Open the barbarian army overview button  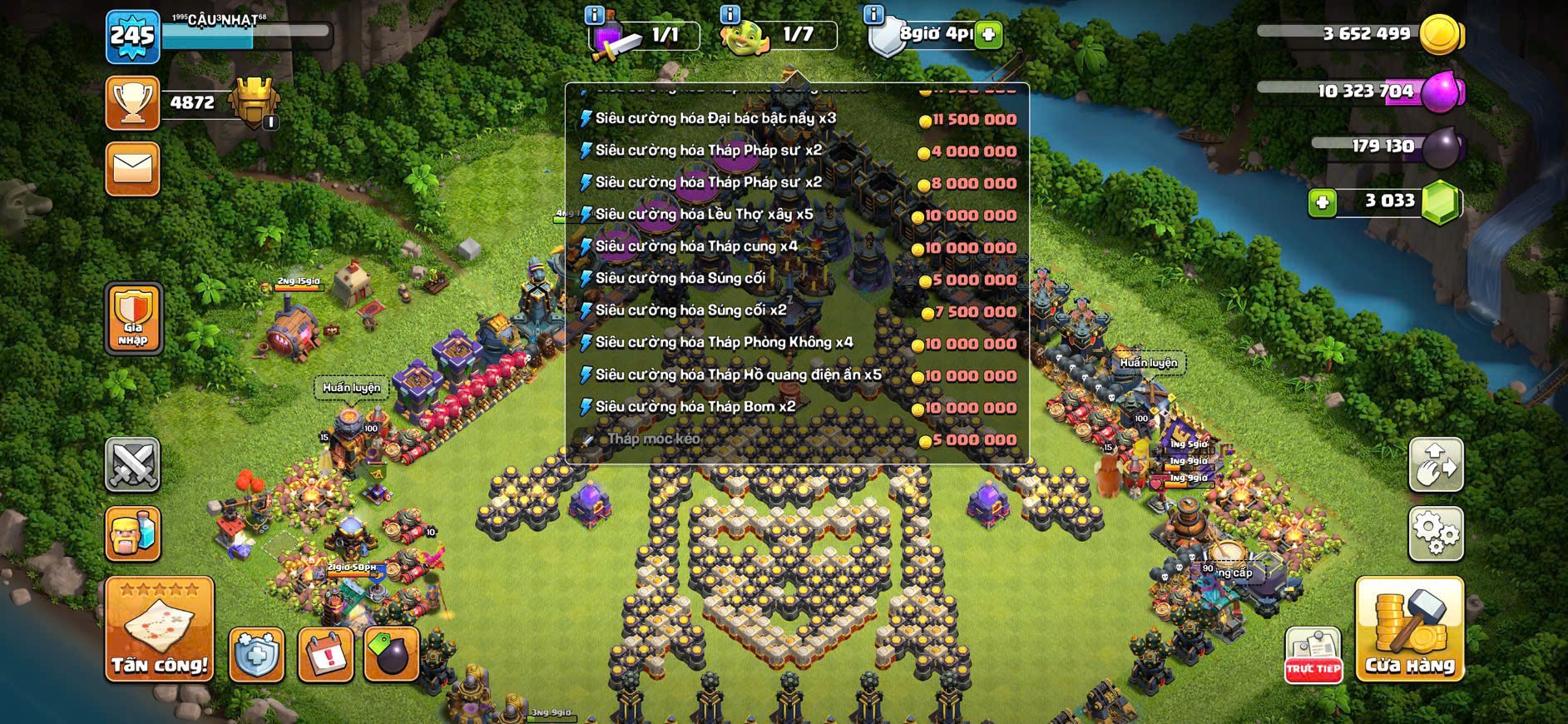132,533
